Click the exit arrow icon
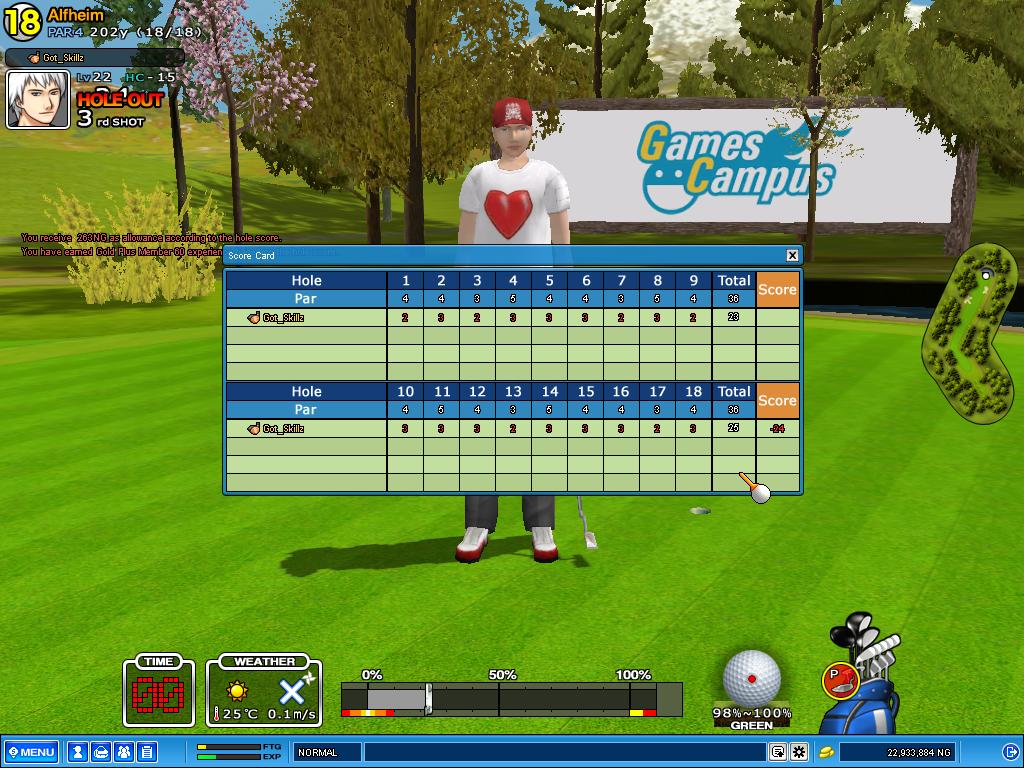The width and height of the screenshot is (1024, 768). [1011, 752]
